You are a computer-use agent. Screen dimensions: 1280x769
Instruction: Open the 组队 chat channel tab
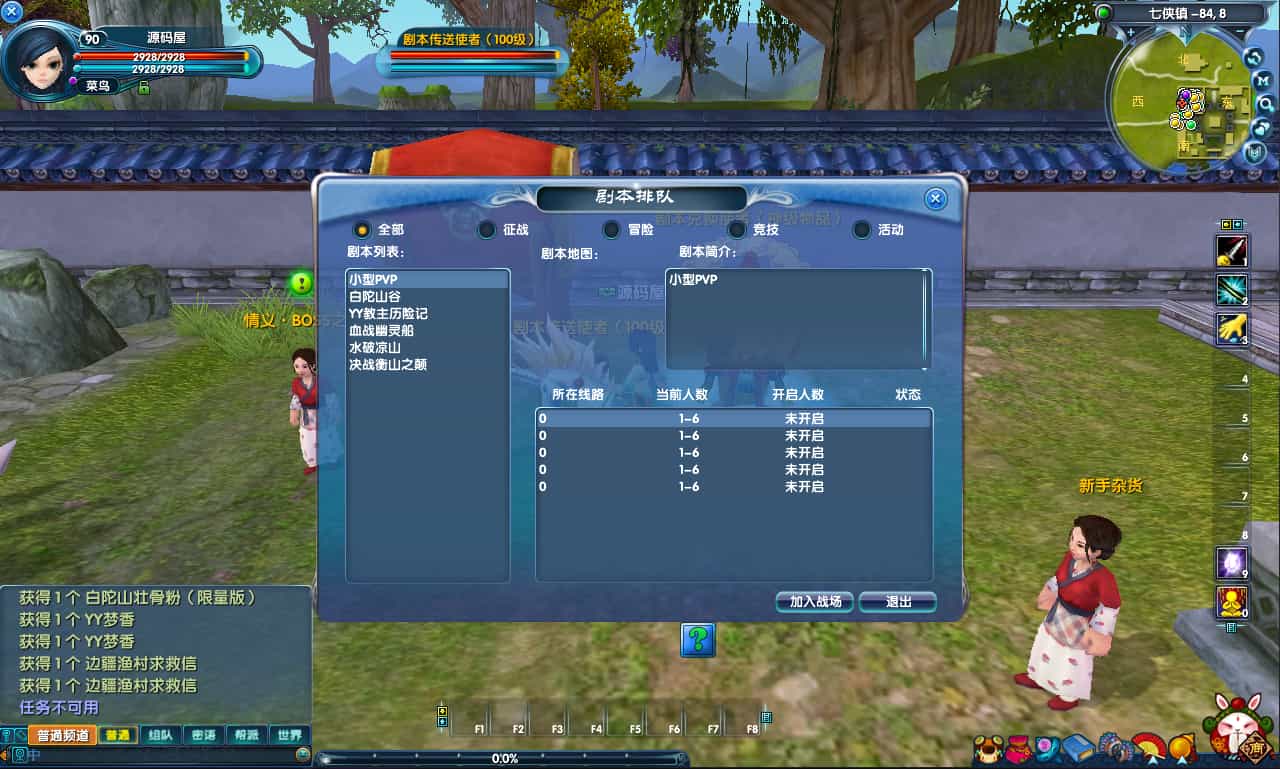click(x=160, y=733)
